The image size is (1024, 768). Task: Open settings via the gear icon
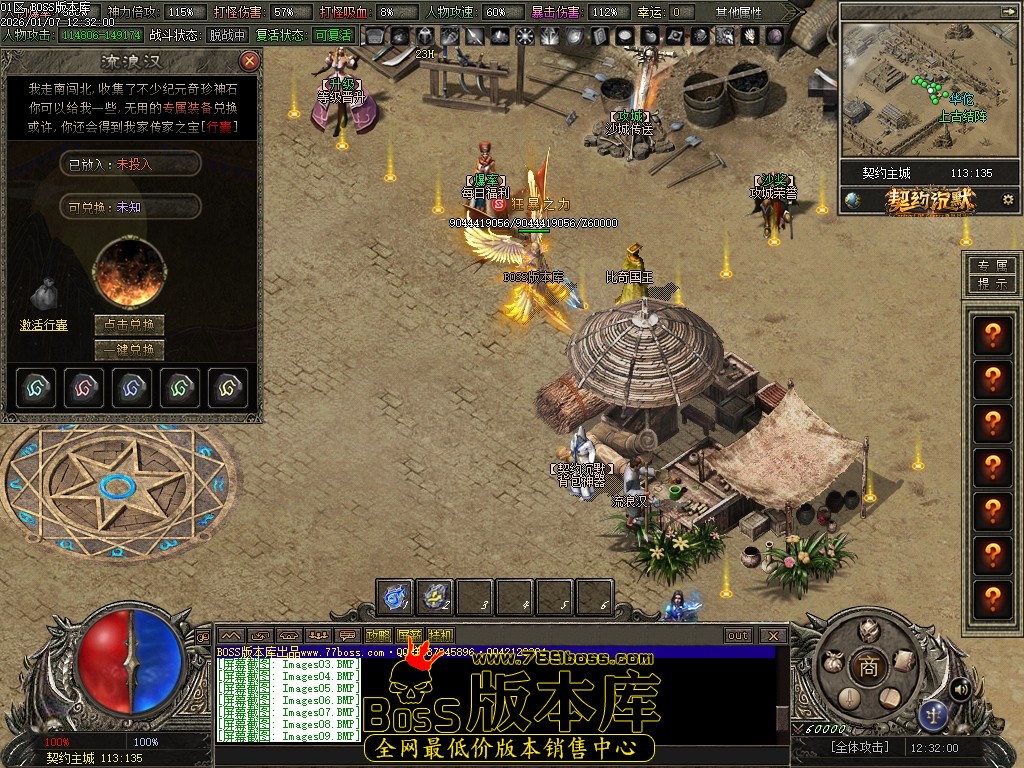tap(1007, 200)
